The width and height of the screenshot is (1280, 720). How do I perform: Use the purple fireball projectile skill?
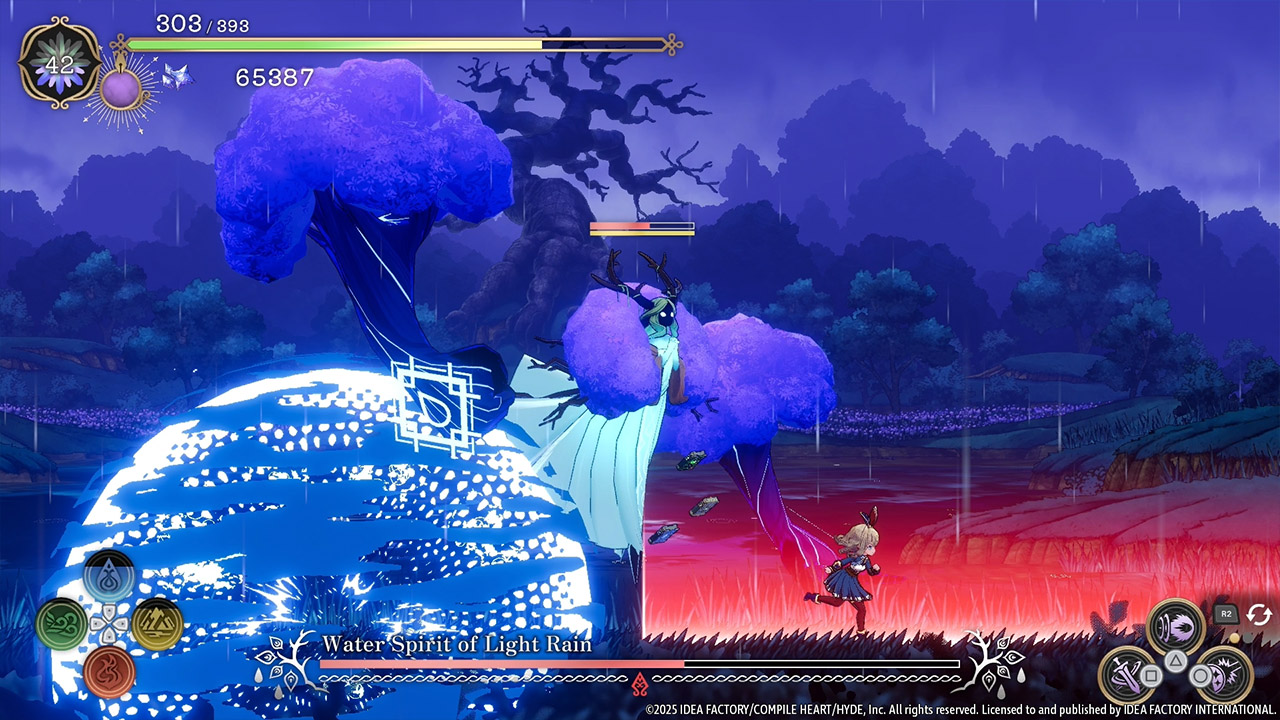(x=1175, y=627)
